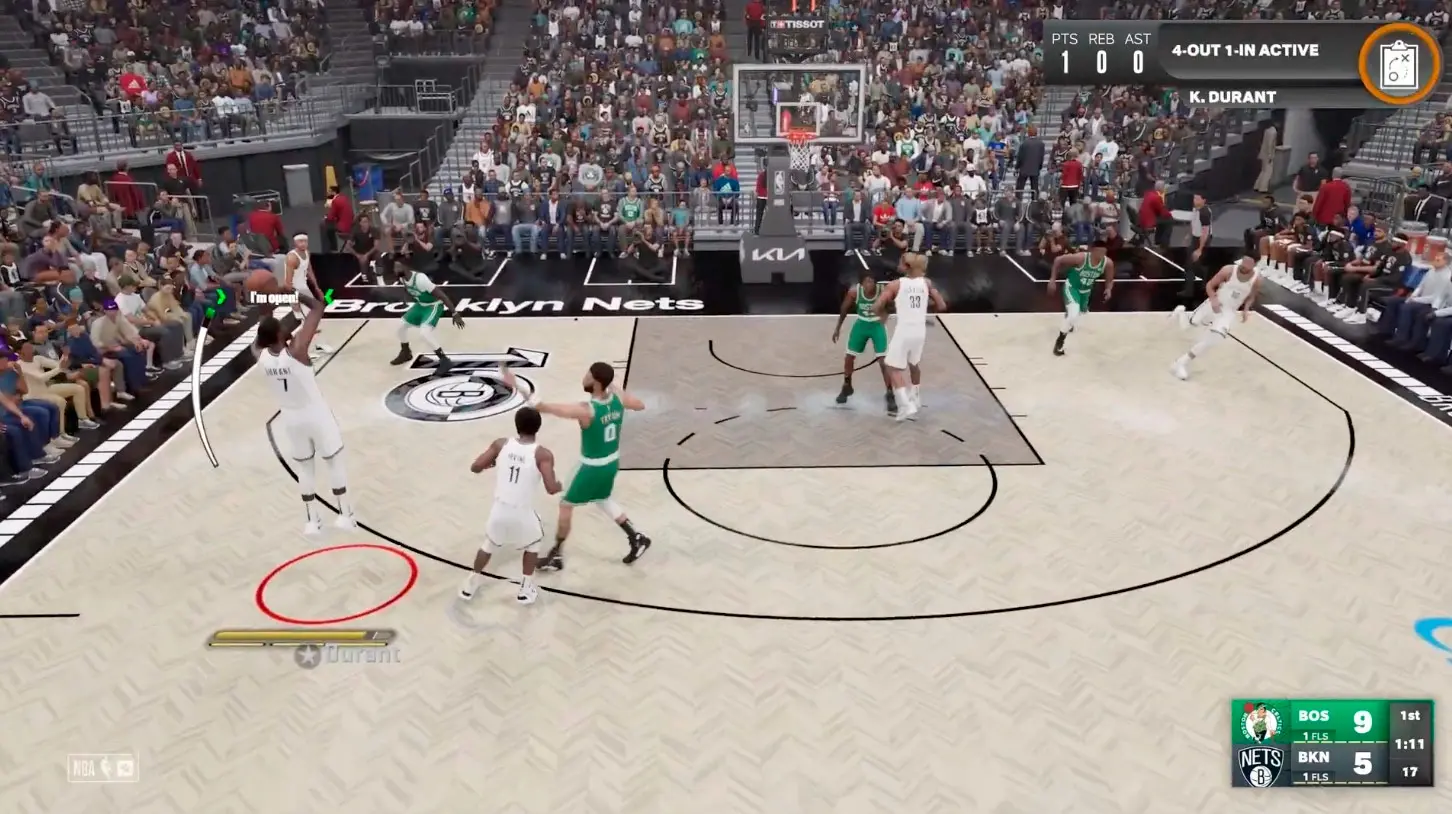This screenshot has height=814, width=1452.
Task: Expand the scoreboard quarter panel showing 1st
Action: pyautogui.click(x=1411, y=715)
